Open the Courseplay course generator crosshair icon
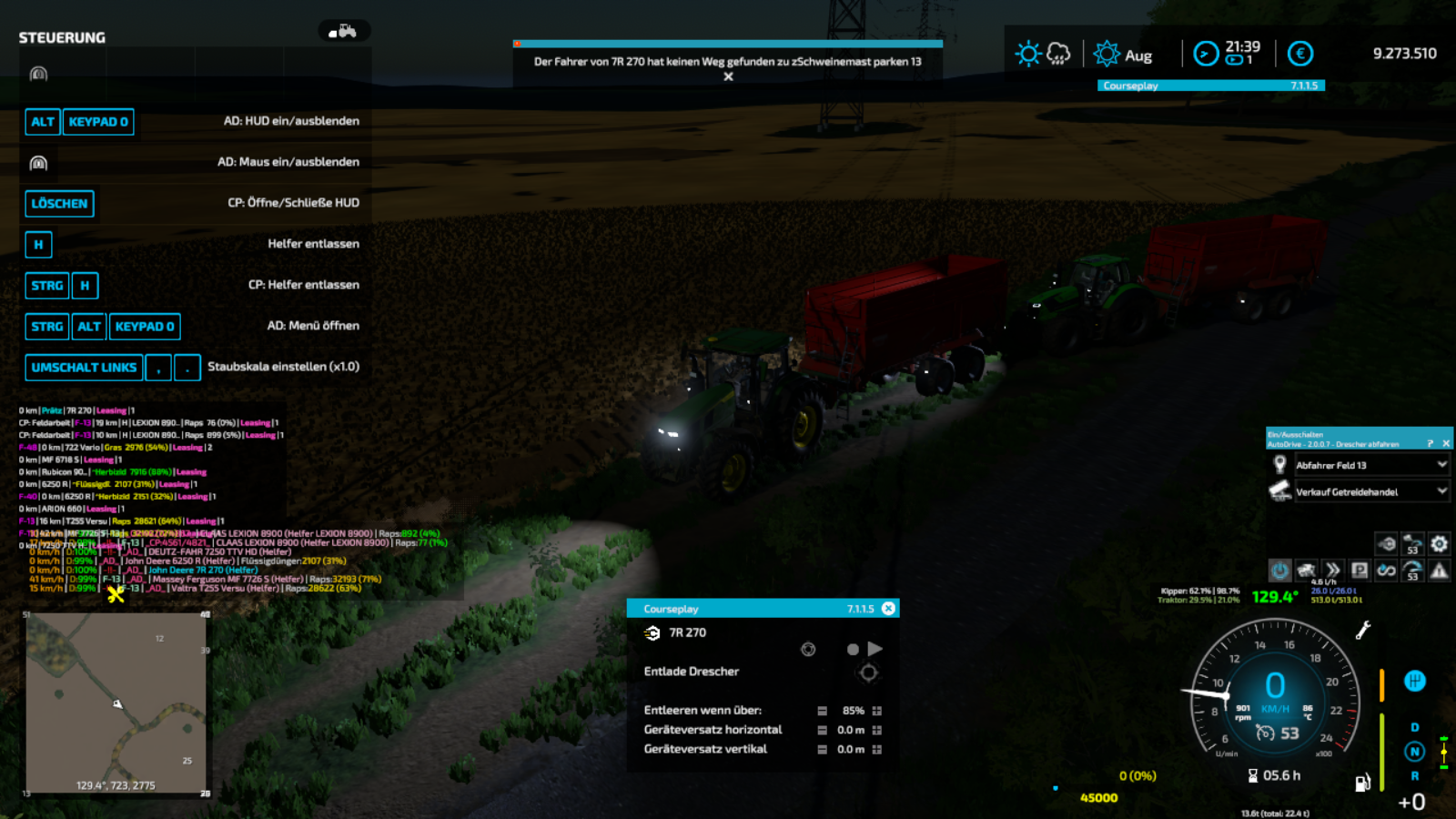Image resolution: width=1456 pixels, height=819 pixels. [x=867, y=672]
